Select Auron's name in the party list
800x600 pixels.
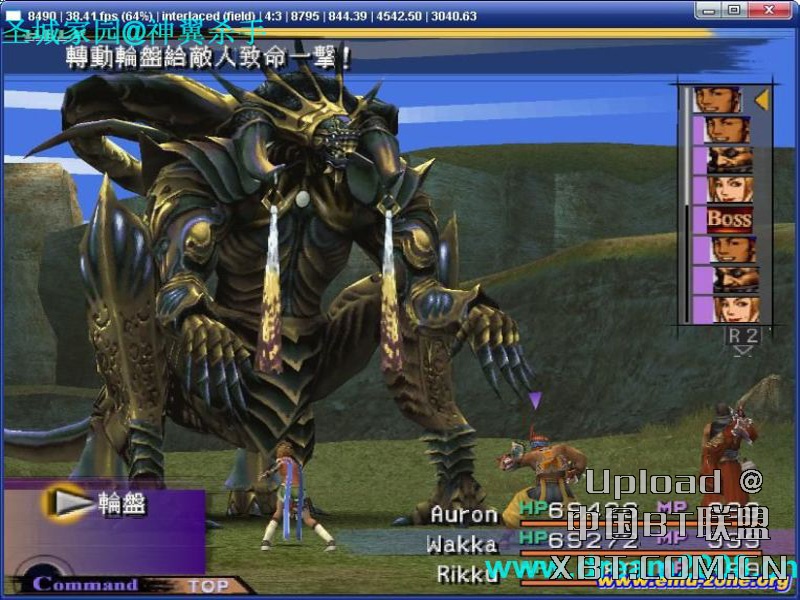pos(463,514)
